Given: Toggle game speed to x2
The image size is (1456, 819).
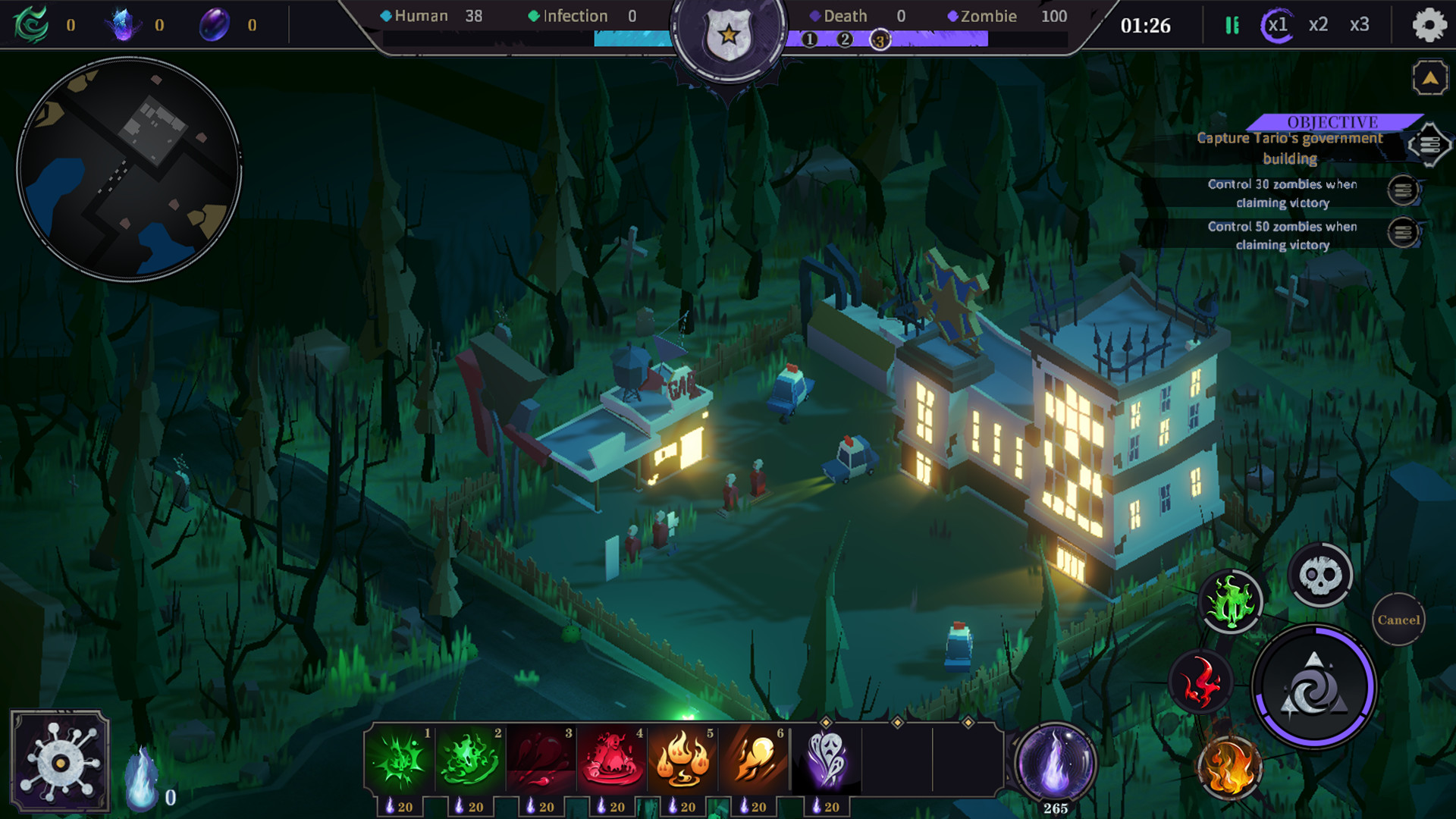Looking at the screenshot, I should 1318,25.
